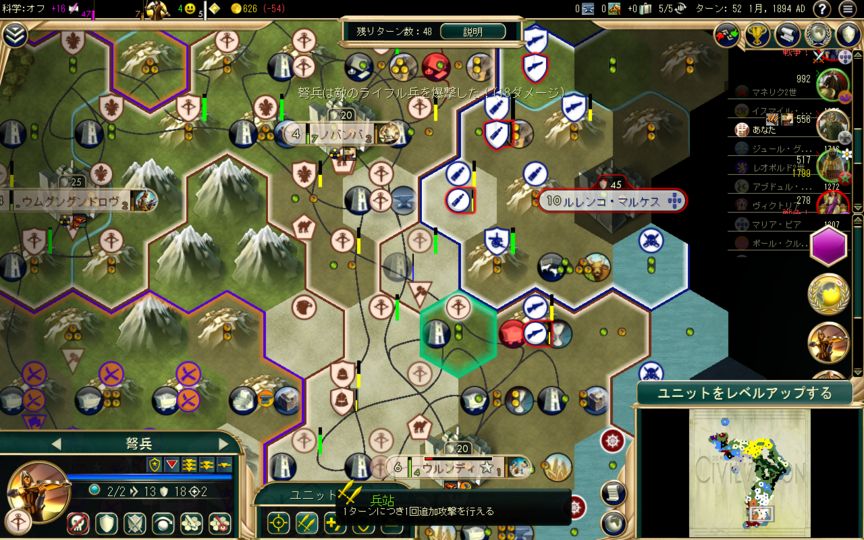This screenshot has height=540, width=864.
Task: Select previous unit with left arrow
Action: (x=56, y=442)
